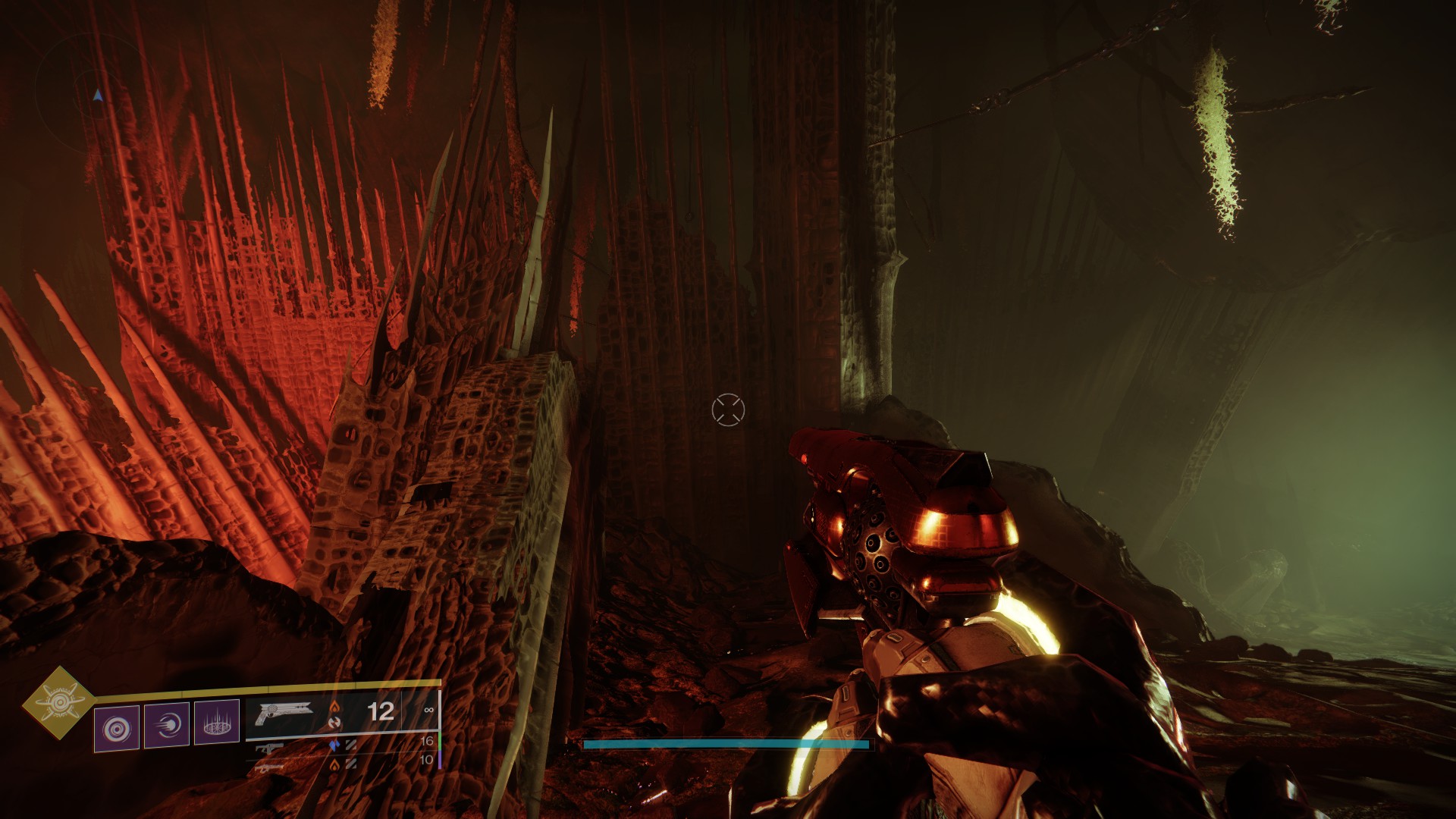Trigger the melee charge ability icon

point(167,726)
